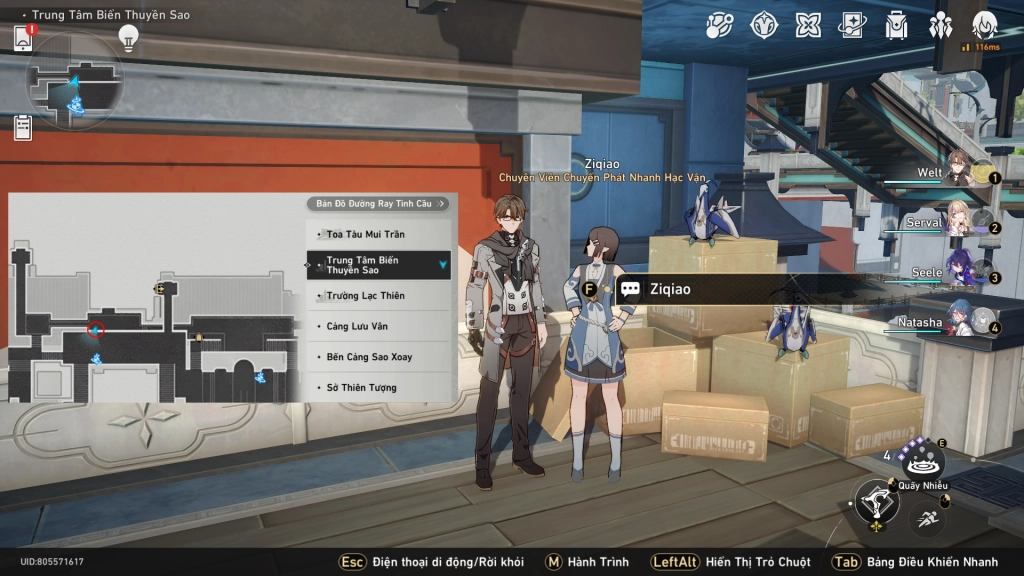Switch to party member Seele
This screenshot has width=1024, height=576.
960,272
